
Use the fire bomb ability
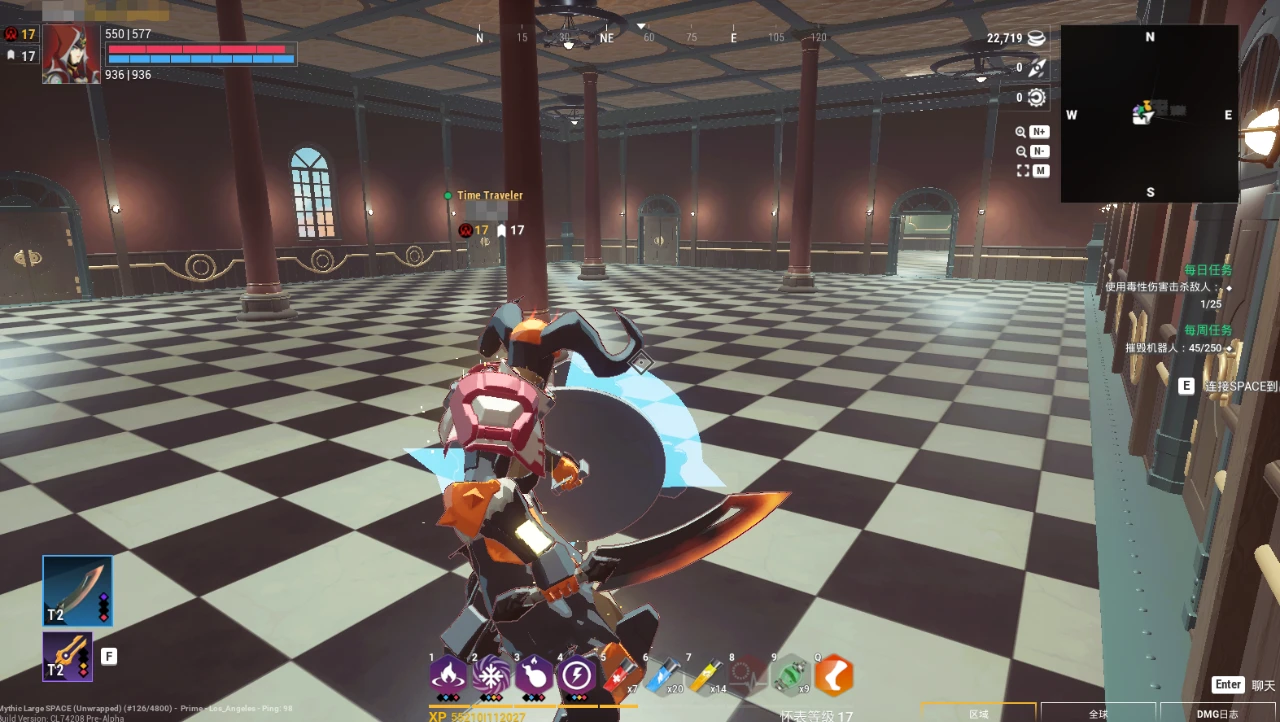[534, 676]
